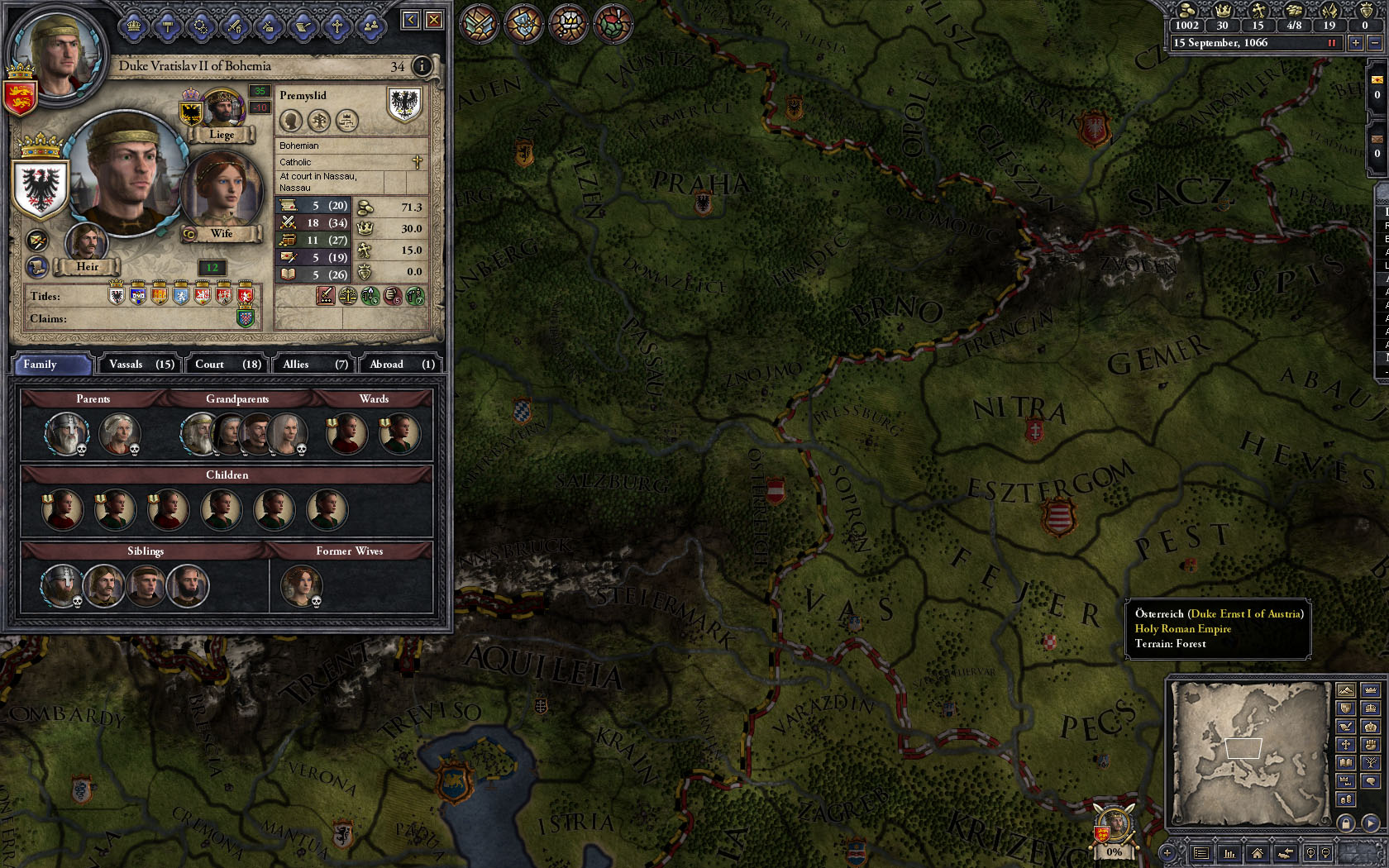Open the Court tab
1389x868 pixels.
(227, 364)
